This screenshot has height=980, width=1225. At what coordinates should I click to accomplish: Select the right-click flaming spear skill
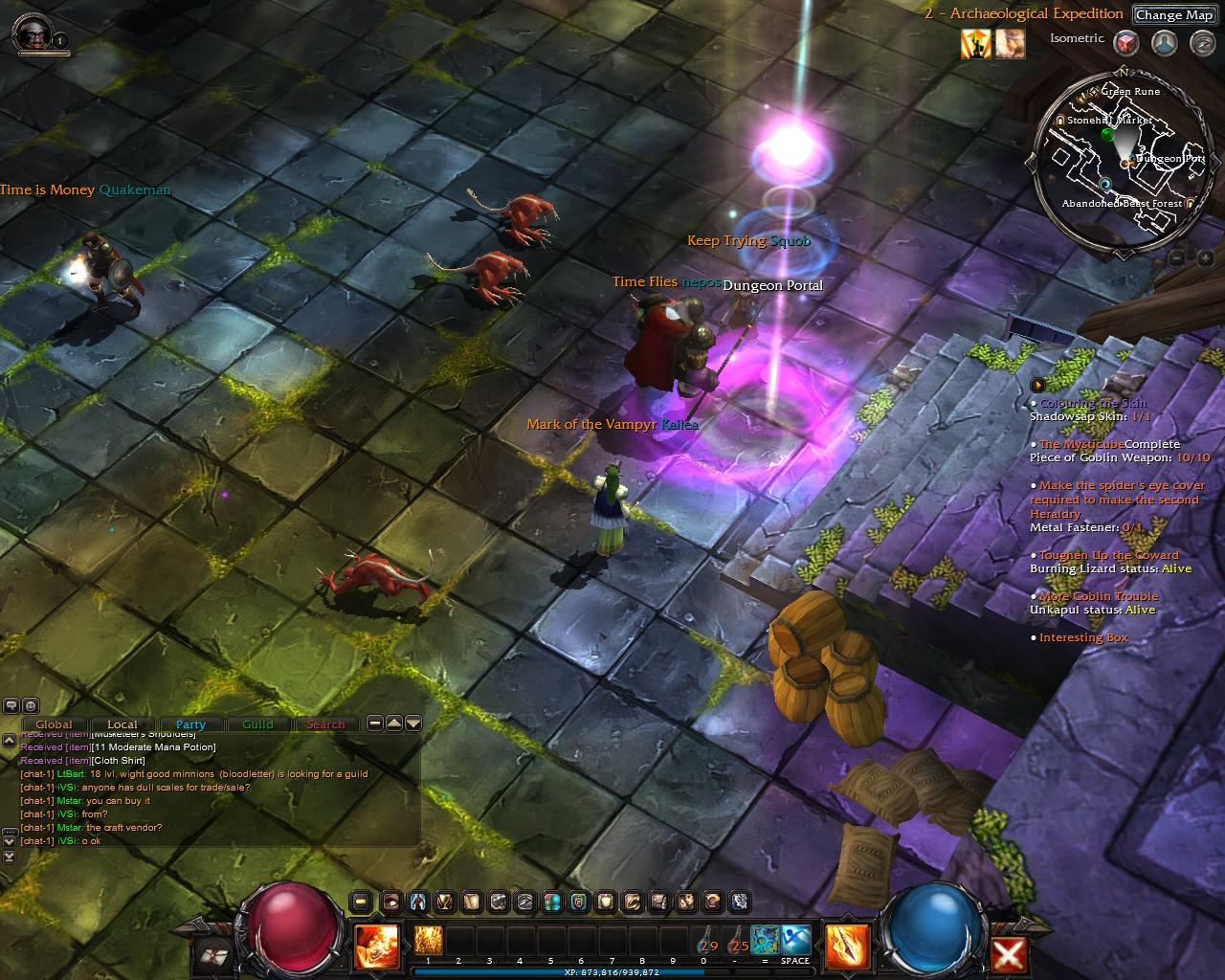click(847, 947)
